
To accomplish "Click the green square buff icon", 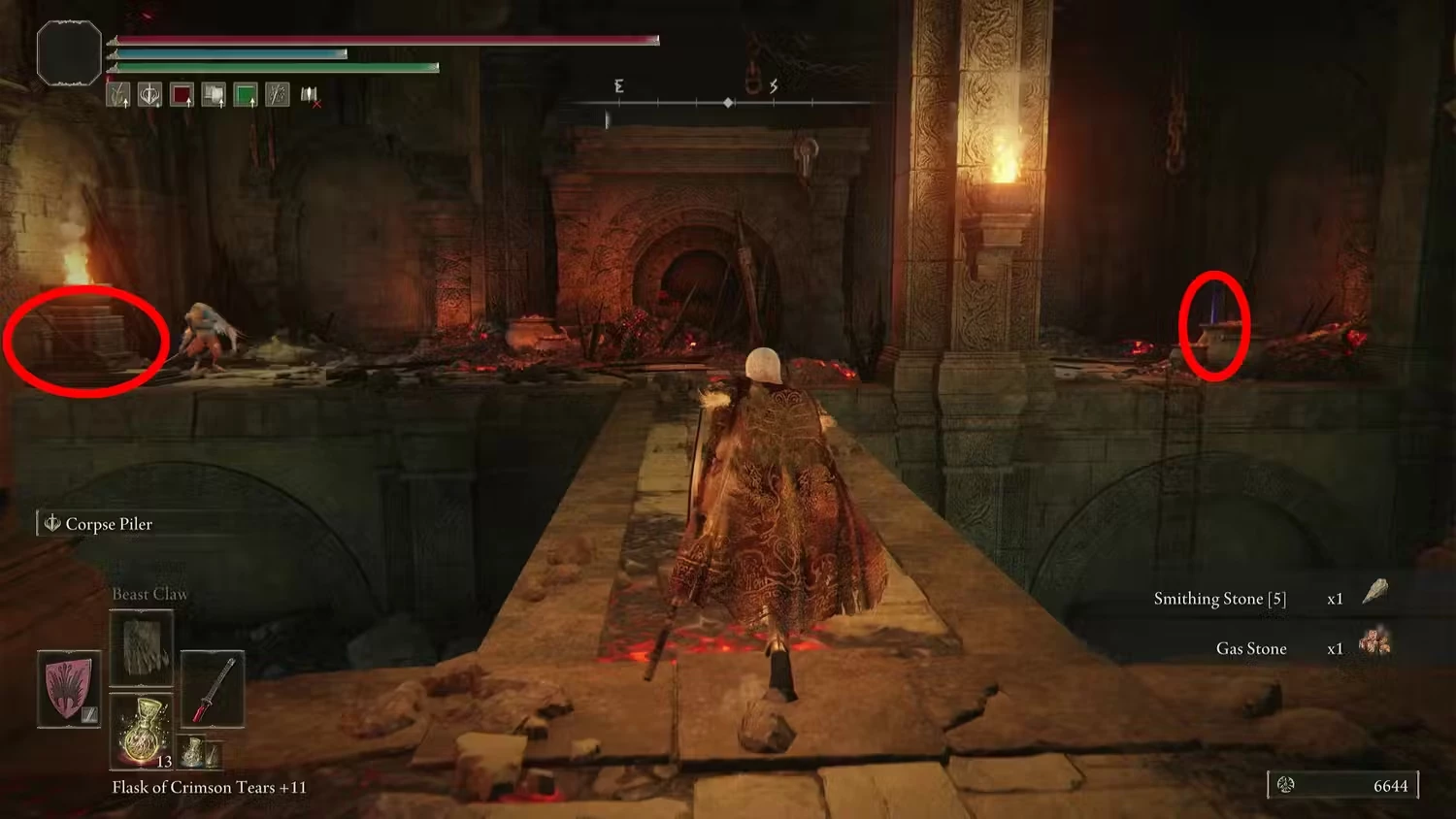I will pyautogui.click(x=246, y=94).
